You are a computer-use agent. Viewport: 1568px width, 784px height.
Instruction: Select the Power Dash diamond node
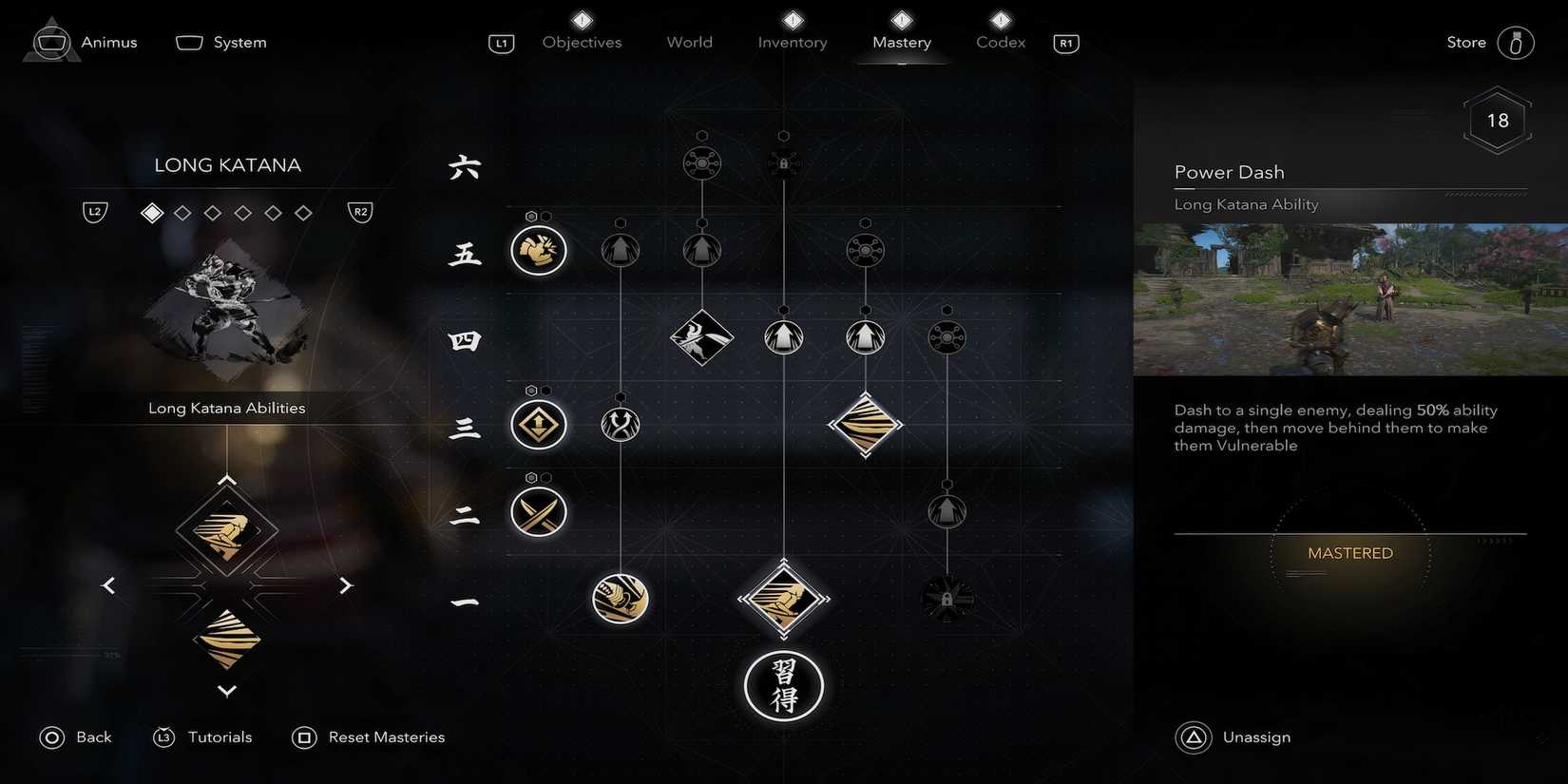click(783, 599)
